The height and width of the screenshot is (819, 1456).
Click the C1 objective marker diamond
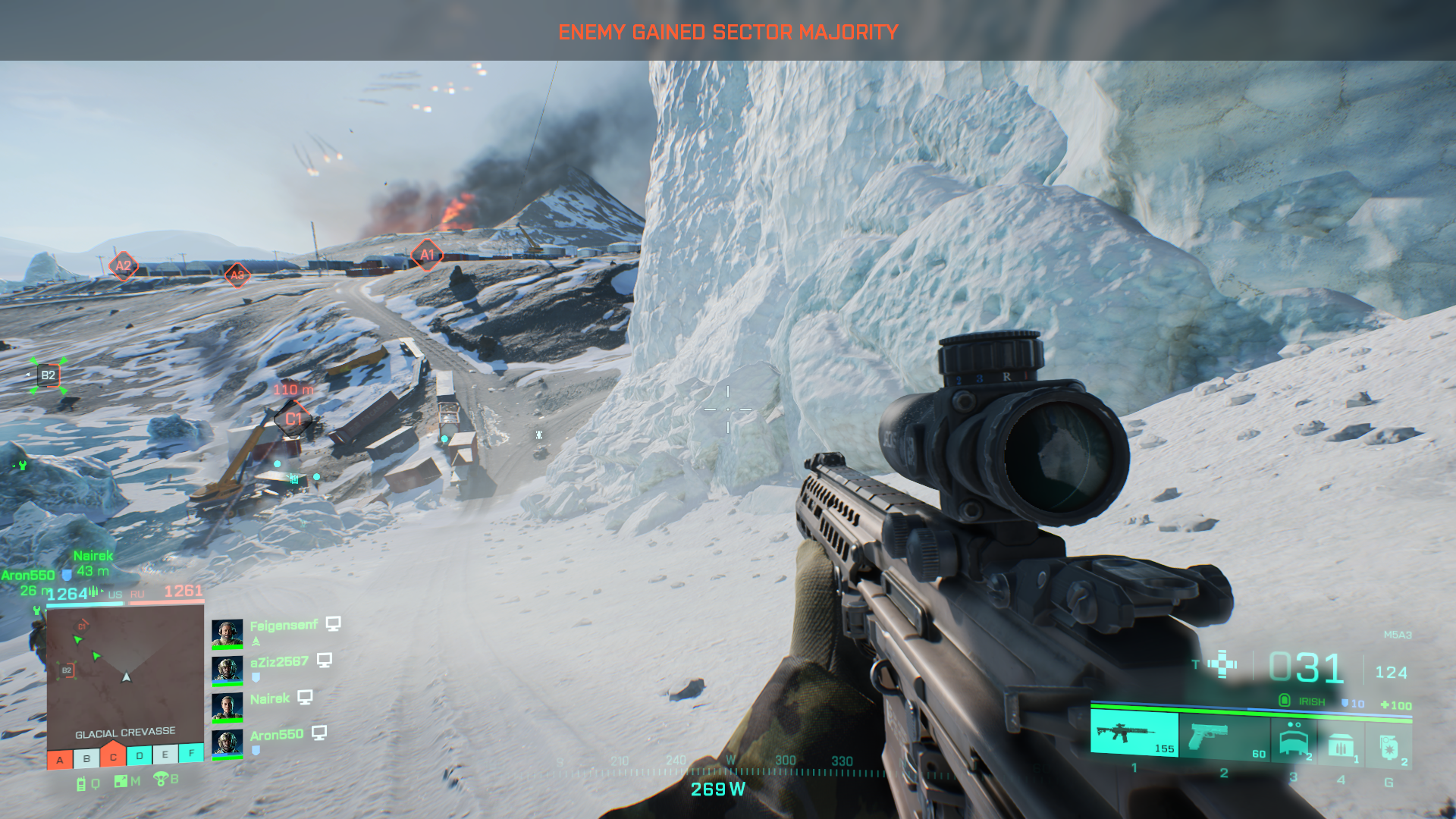point(293,419)
